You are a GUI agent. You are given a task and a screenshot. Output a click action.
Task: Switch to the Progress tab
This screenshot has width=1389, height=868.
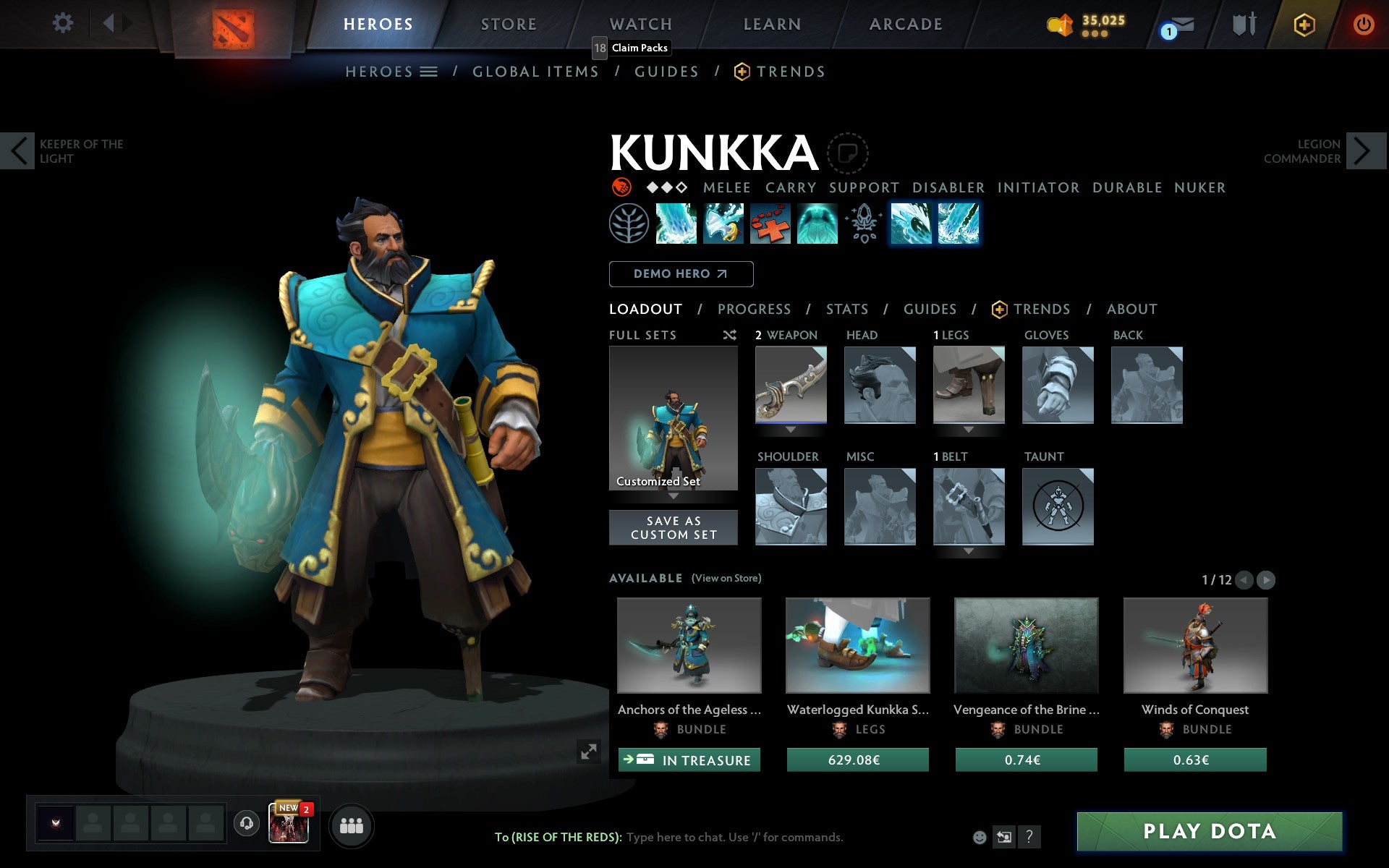(754, 309)
